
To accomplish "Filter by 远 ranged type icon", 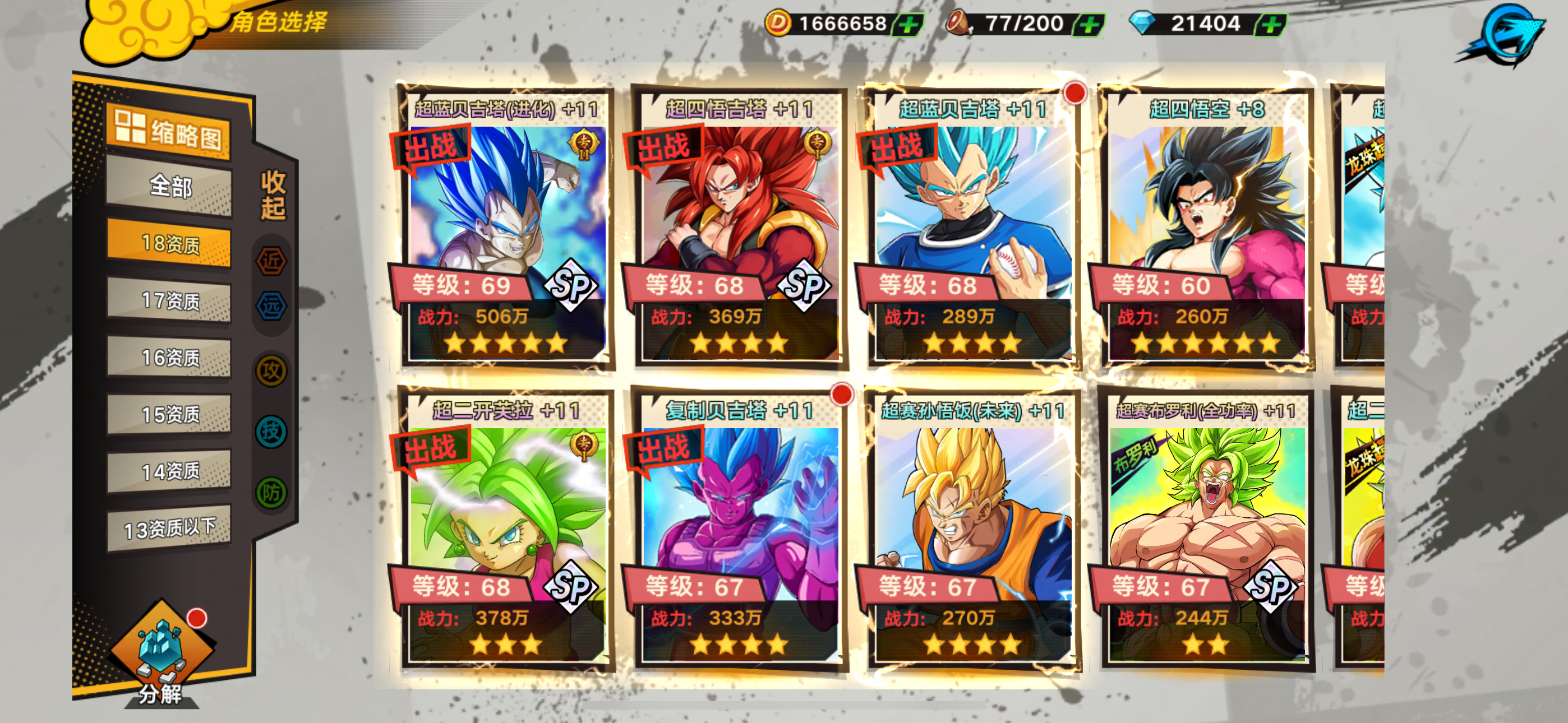I will [271, 305].
